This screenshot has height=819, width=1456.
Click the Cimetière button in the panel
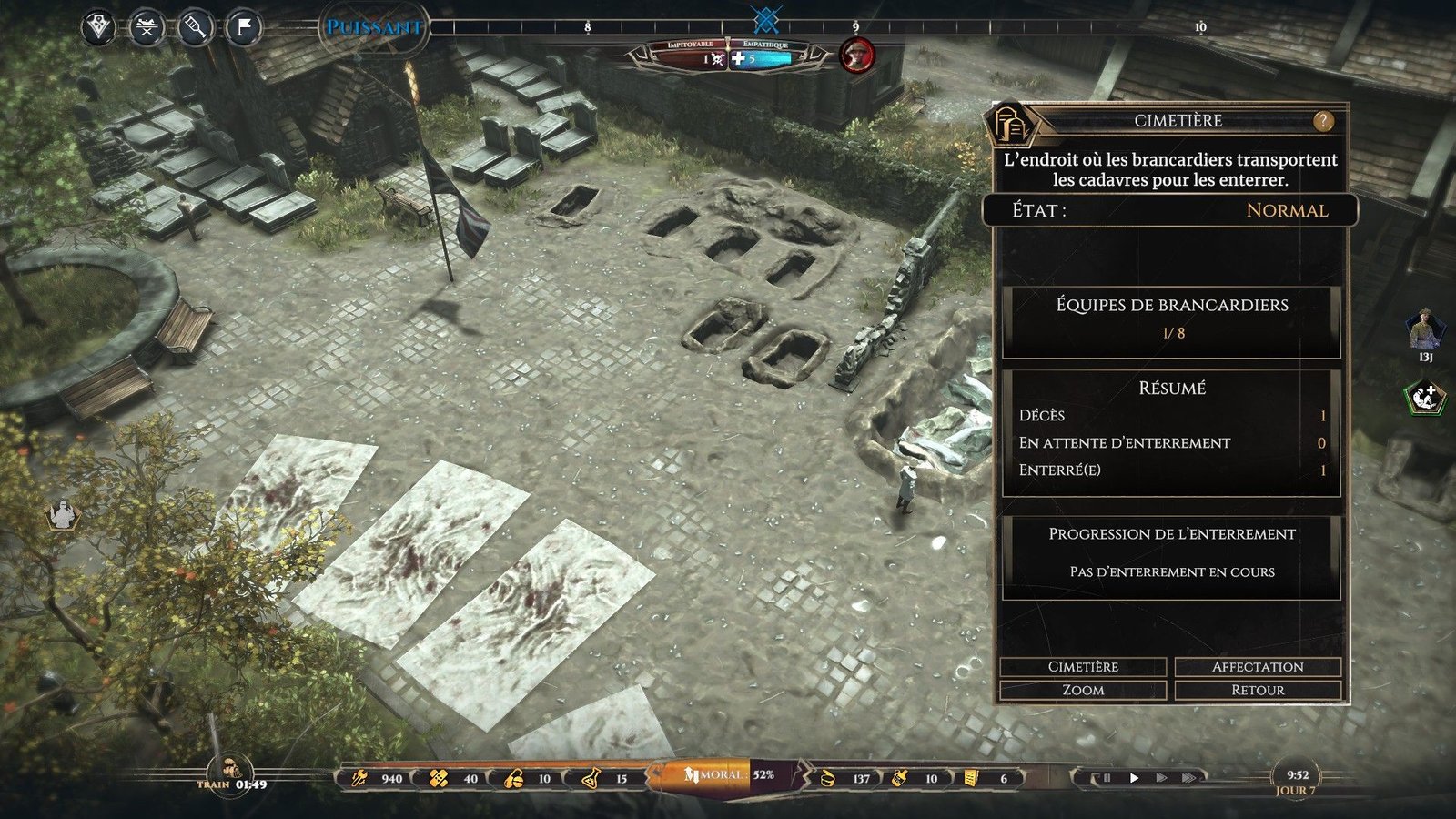pyautogui.click(x=1083, y=667)
